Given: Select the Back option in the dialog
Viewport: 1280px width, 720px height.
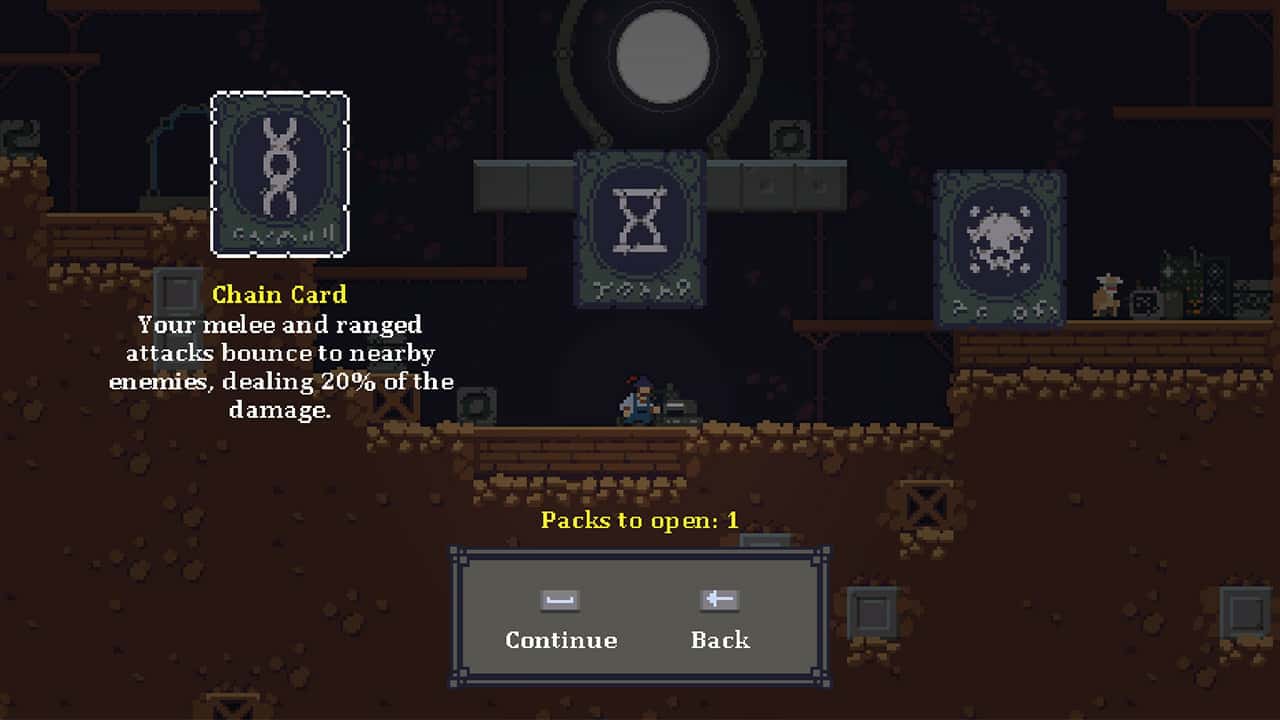Looking at the screenshot, I should 719,640.
